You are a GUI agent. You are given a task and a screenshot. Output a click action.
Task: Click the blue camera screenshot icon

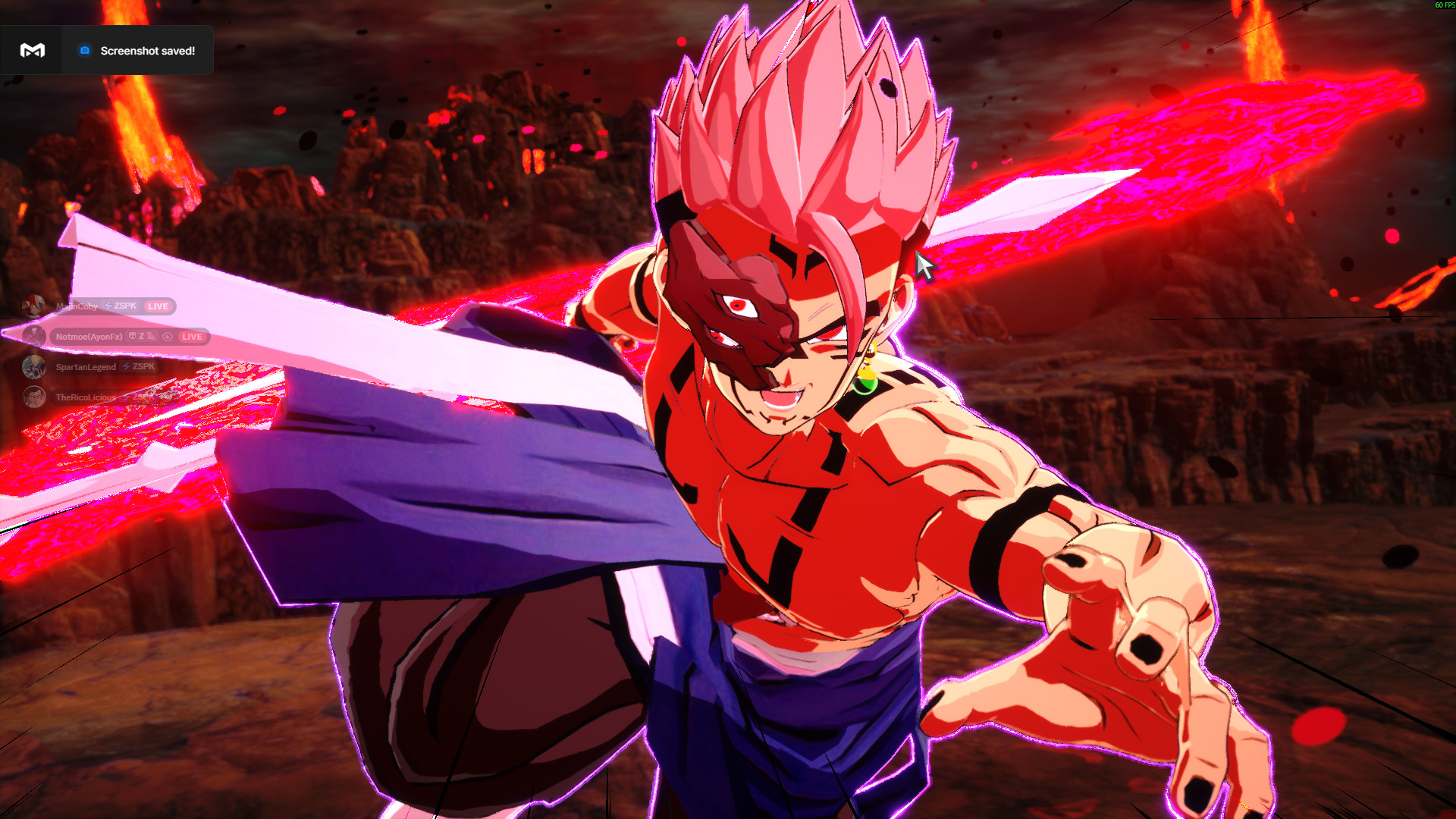pyautogui.click(x=83, y=50)
